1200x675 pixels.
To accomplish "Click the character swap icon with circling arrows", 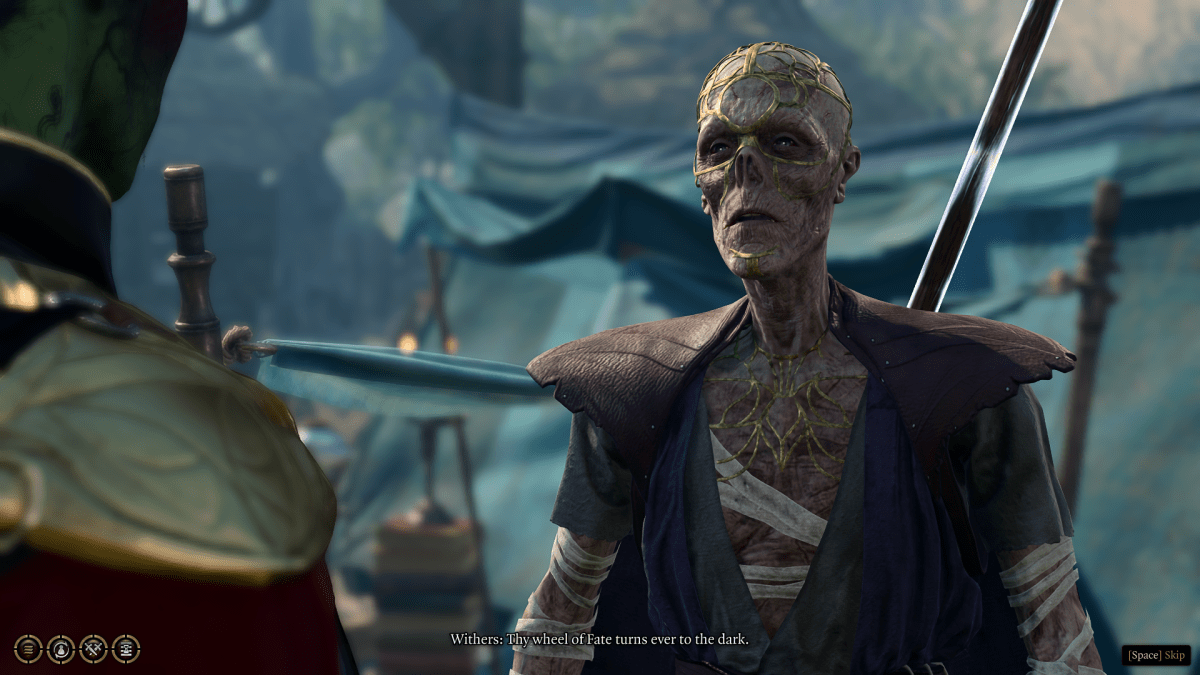I will pyautogui.click(x=61, y=649).
